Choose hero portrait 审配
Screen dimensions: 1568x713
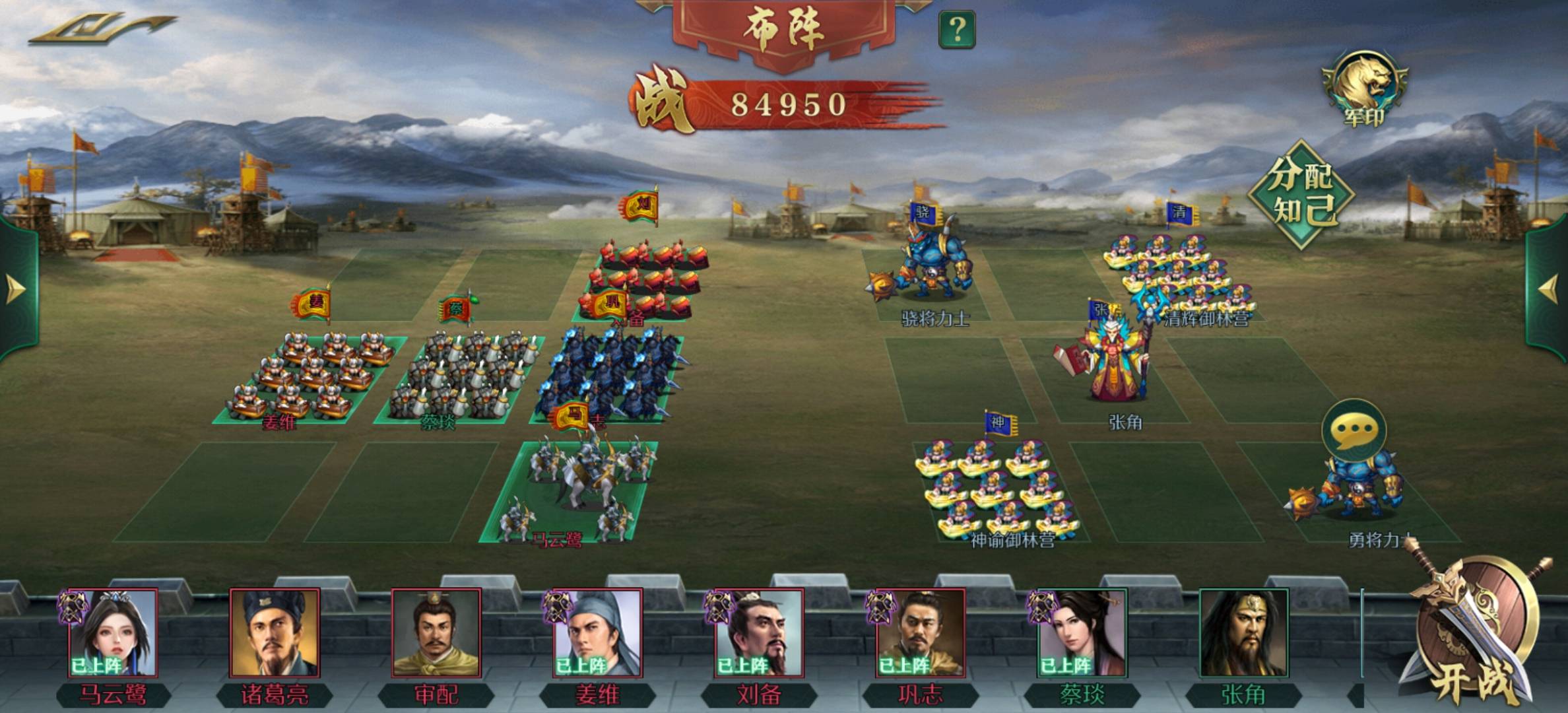(x=436, y=632)
